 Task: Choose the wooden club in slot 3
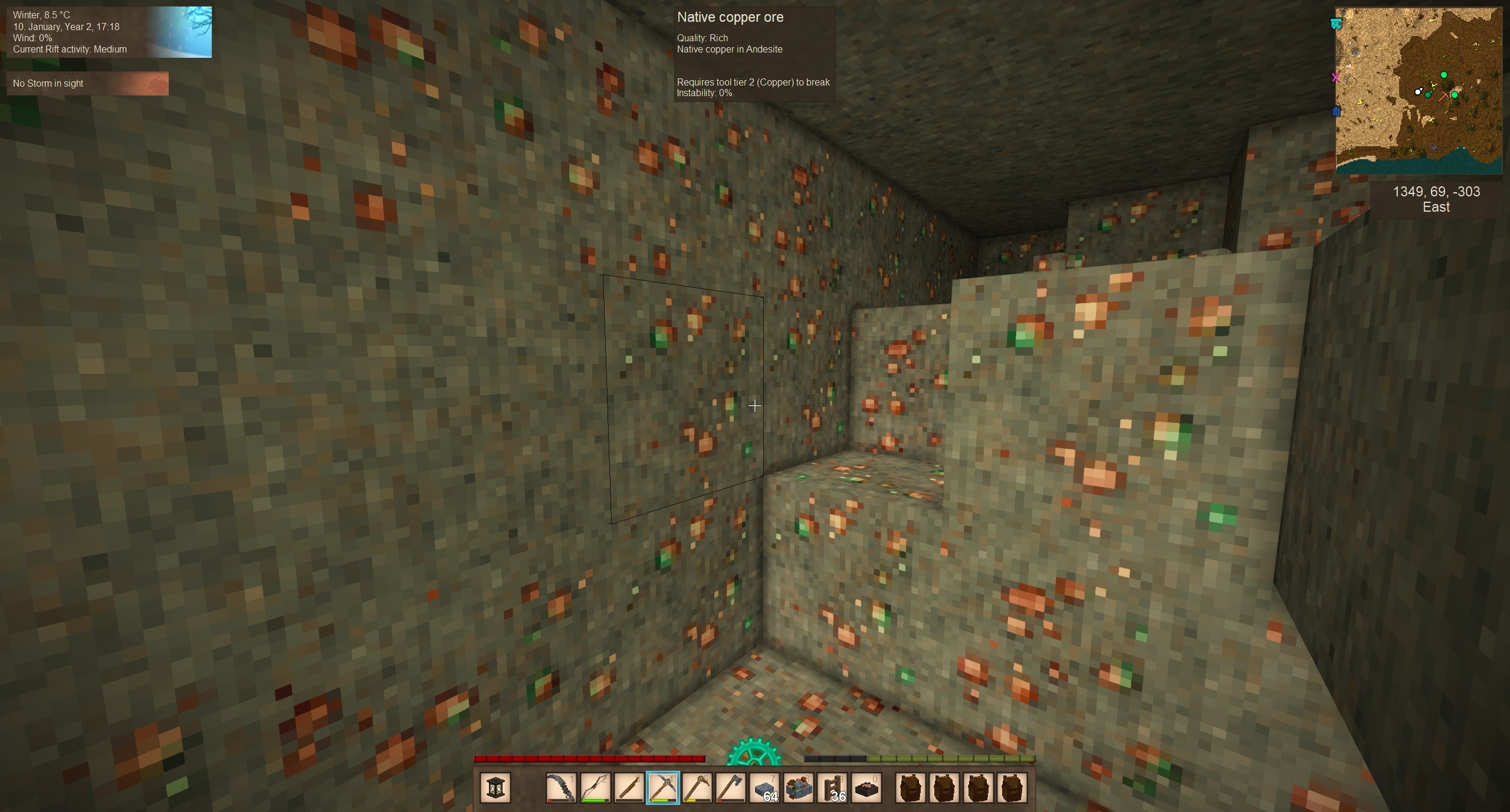pyautogui.click(x=629, y=788)
